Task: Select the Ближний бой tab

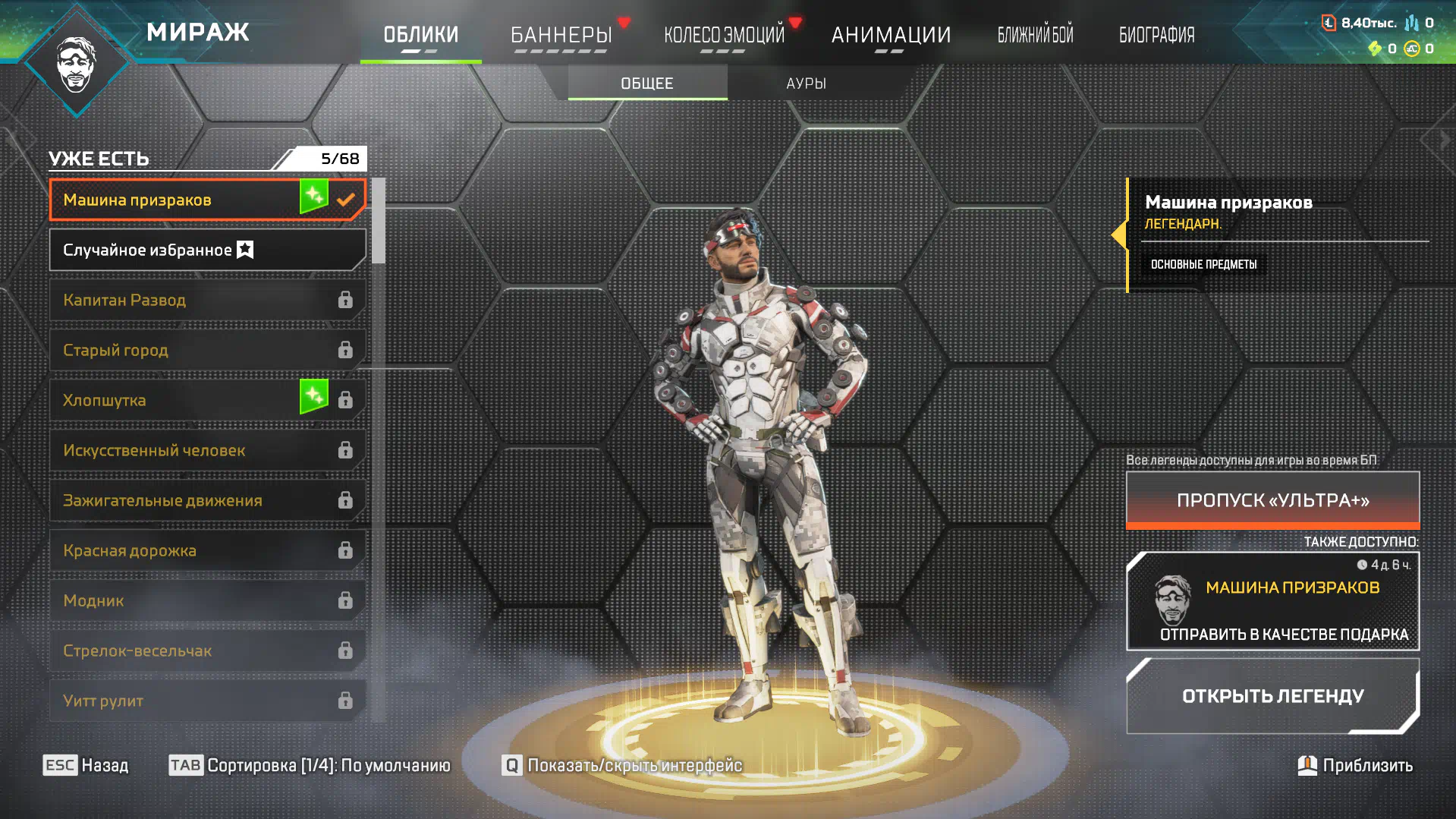Action: click(x=1035, y=35)
